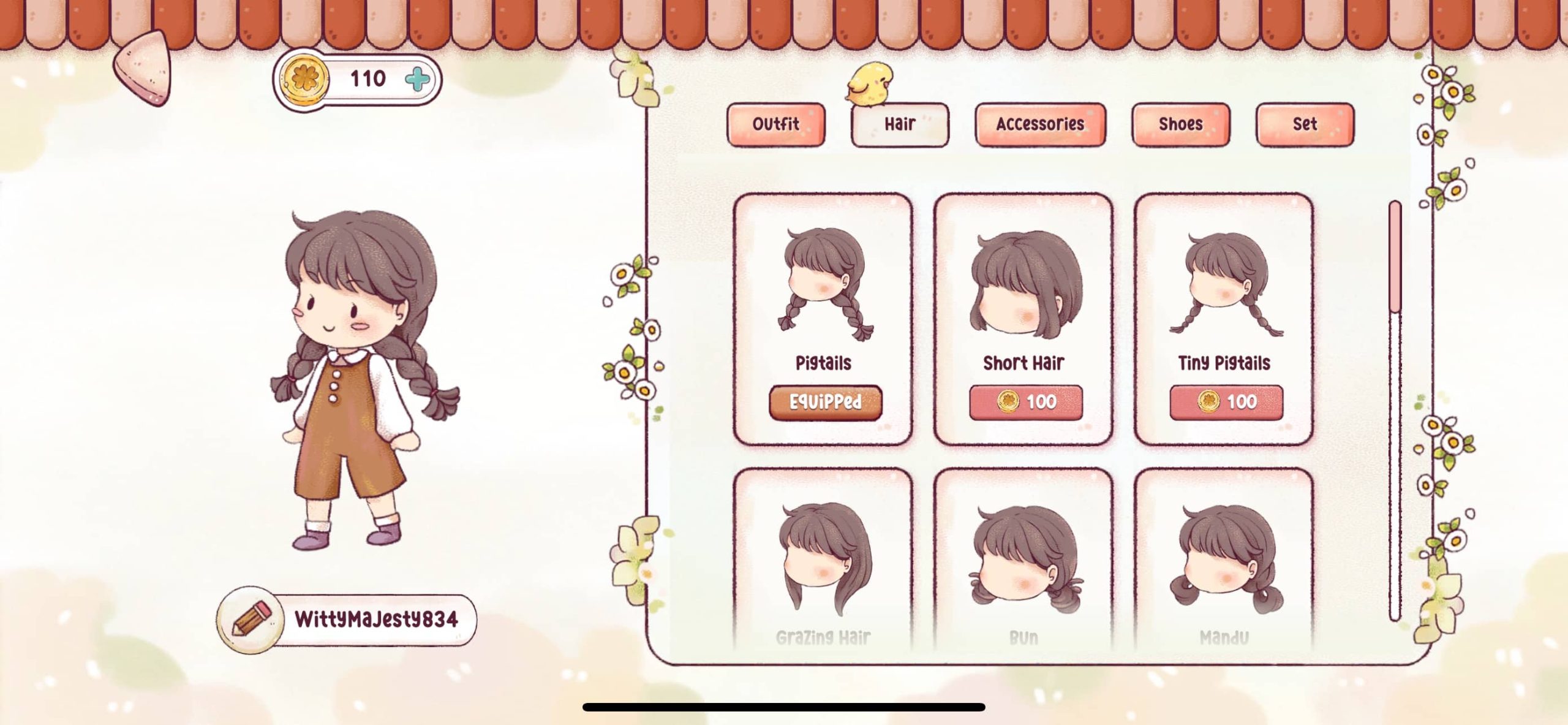Open the Accessories tab
Screen dimensions: 1568x725
(x=1039, y=124)
